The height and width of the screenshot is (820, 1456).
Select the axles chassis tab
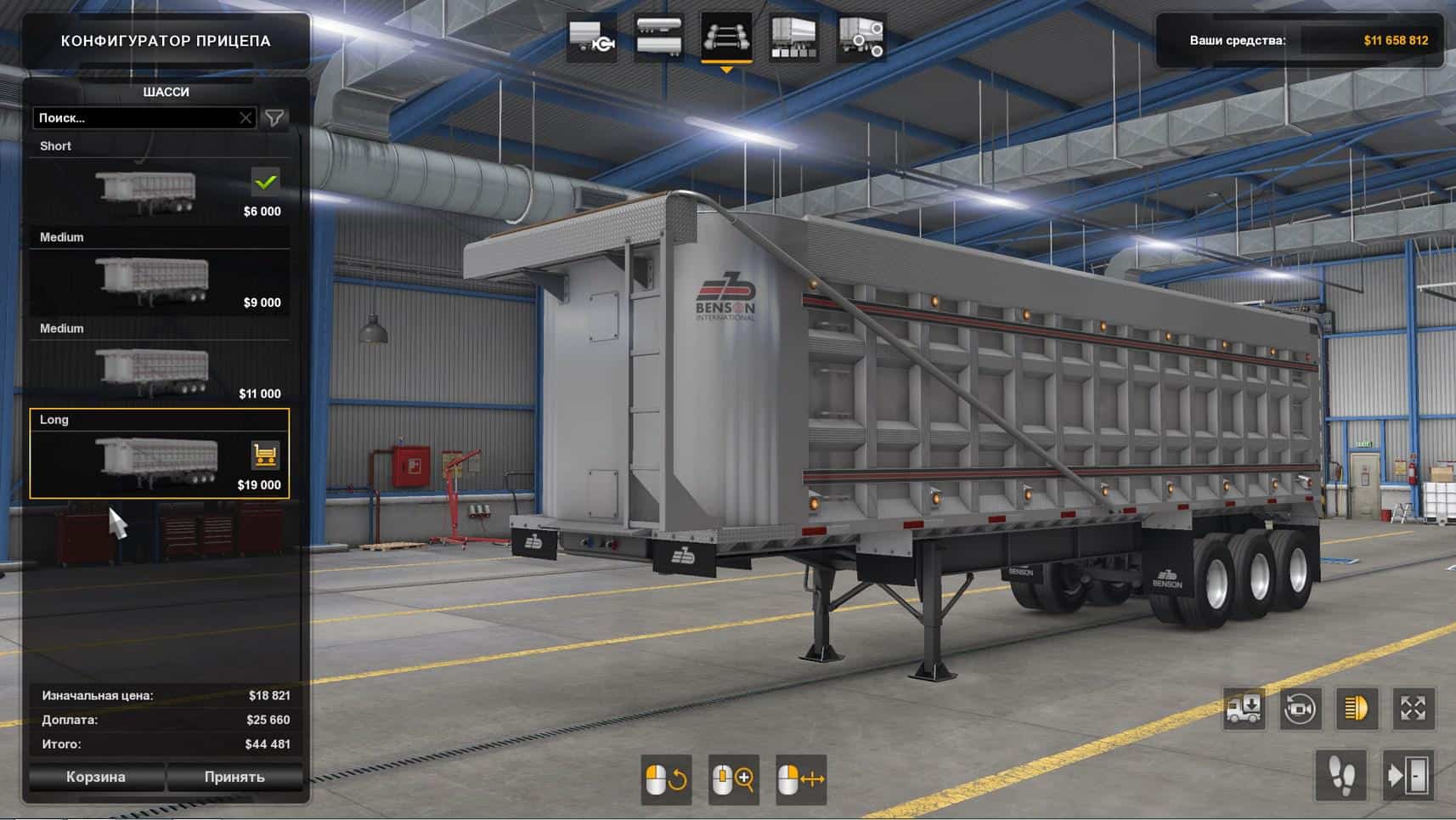[x=726, y=38]
